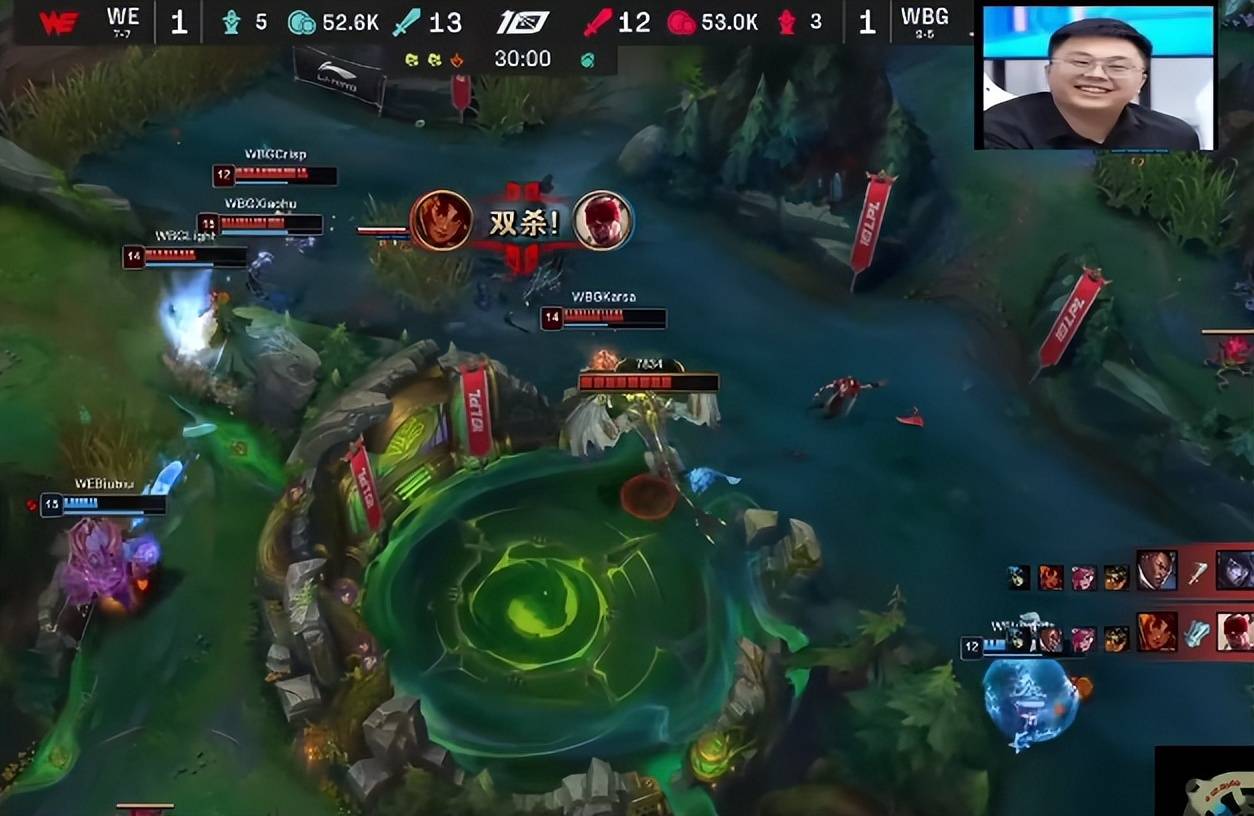1254x816 pixels.
Task: Click the WBG team name on the scoreboard
Action: (x=924, y=17)
